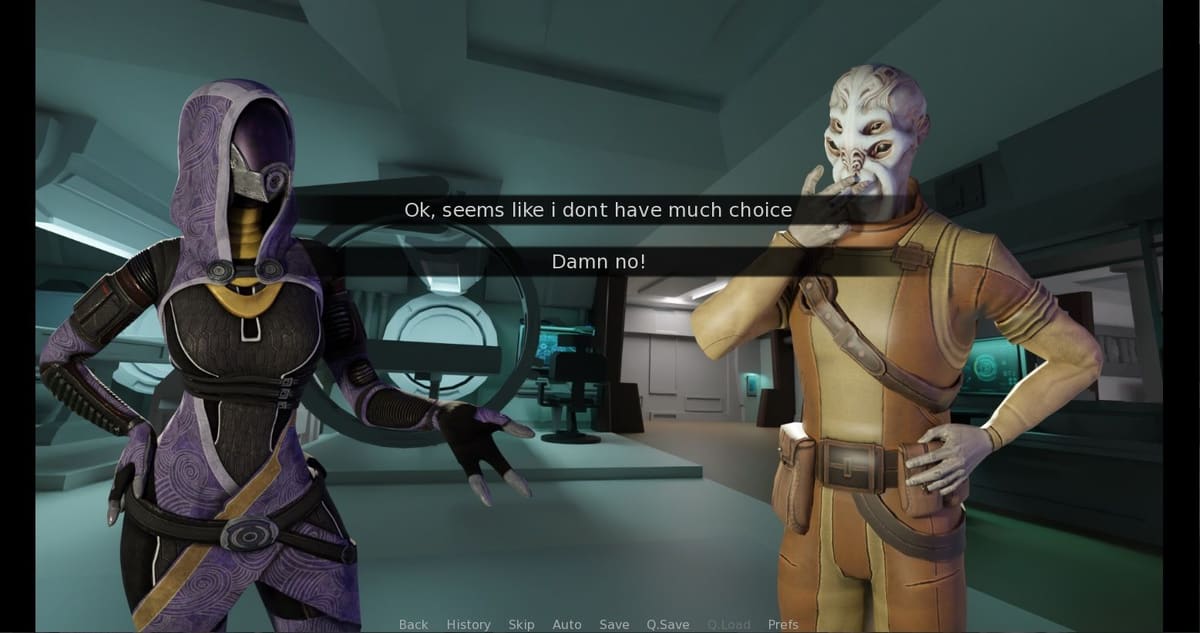The image size is (1200, 633).
Task: Choose "Ok, seems like i dont have much choice"
Action: 598,210
